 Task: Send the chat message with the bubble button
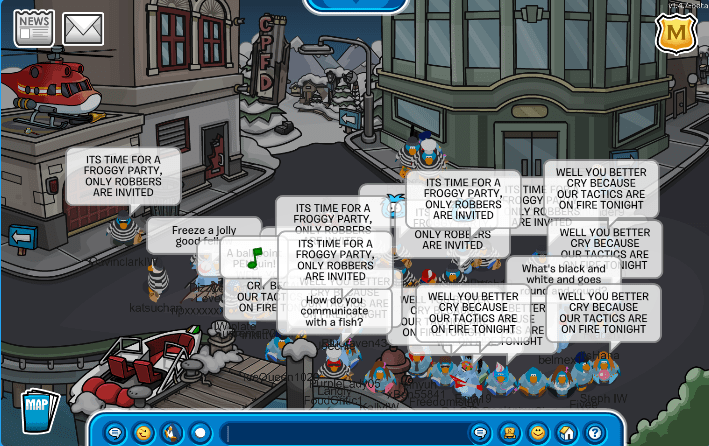(480, 433)
